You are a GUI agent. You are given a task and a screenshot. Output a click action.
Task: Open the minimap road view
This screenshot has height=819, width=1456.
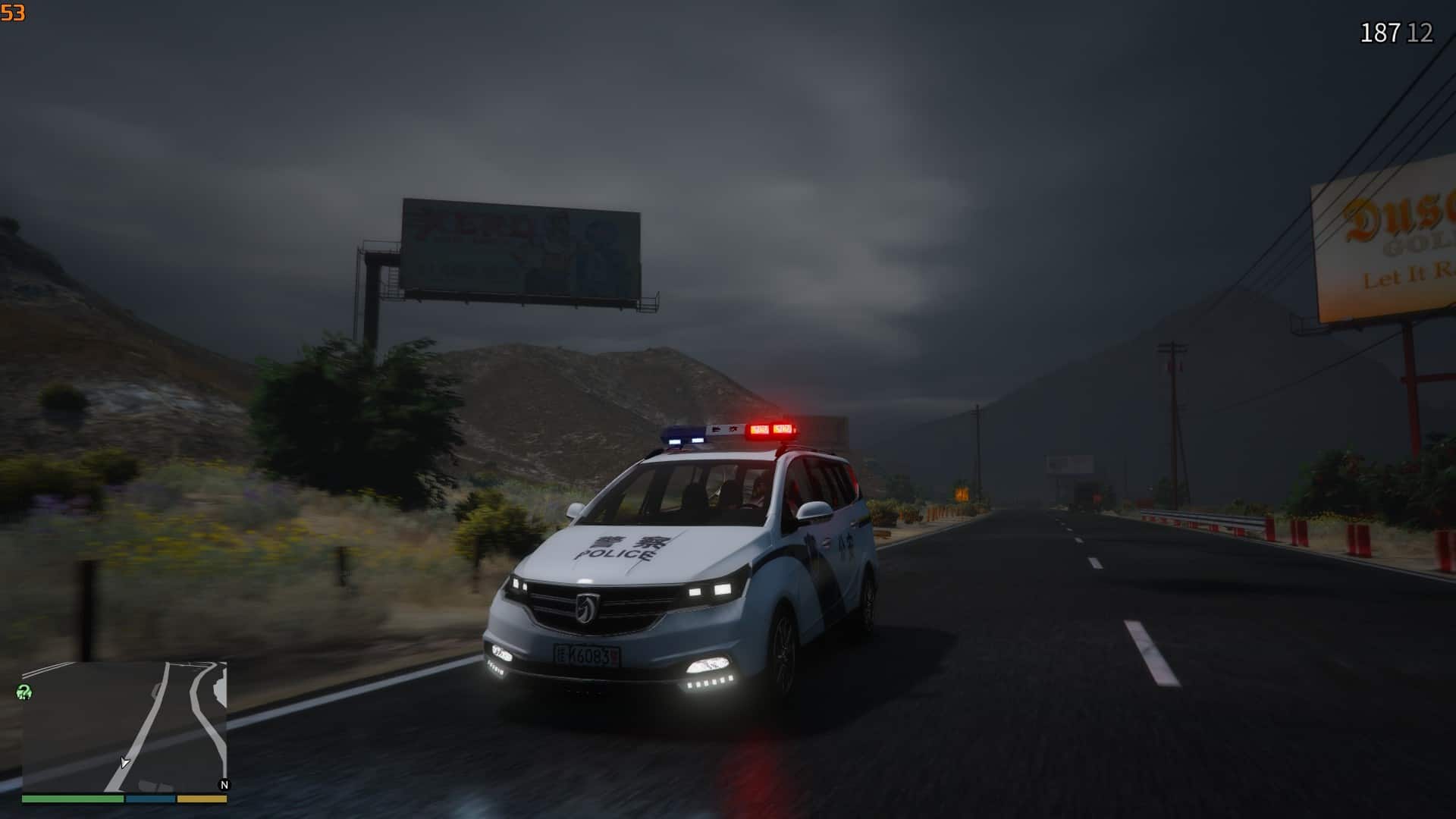(124, 726)
